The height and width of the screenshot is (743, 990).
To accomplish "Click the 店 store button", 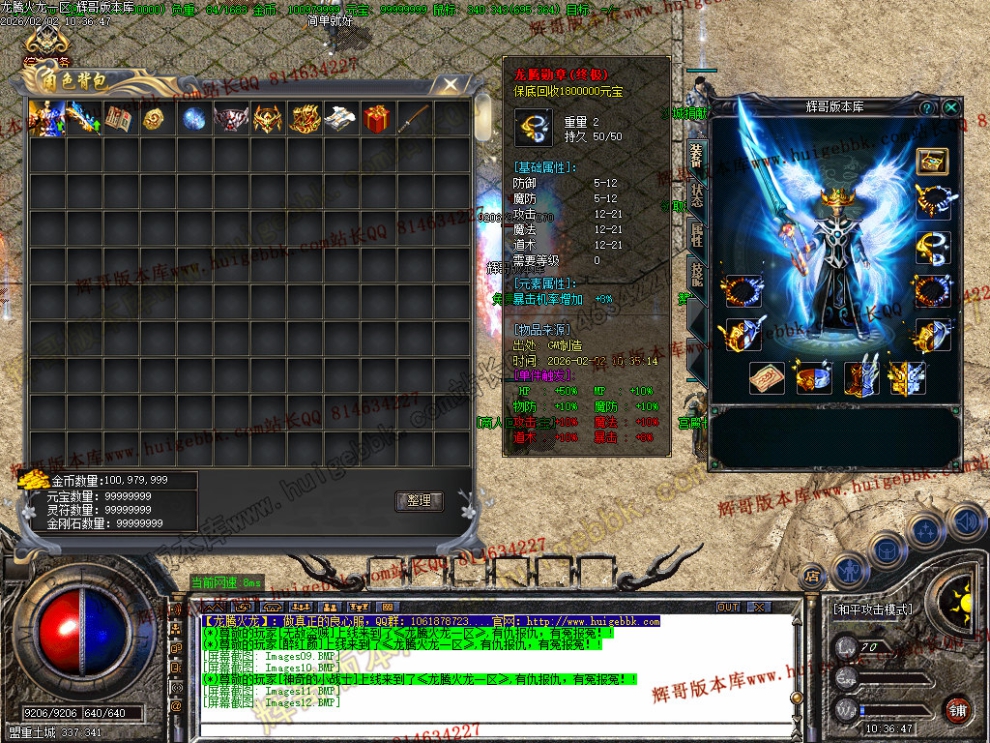I will [x=812, y=575].
